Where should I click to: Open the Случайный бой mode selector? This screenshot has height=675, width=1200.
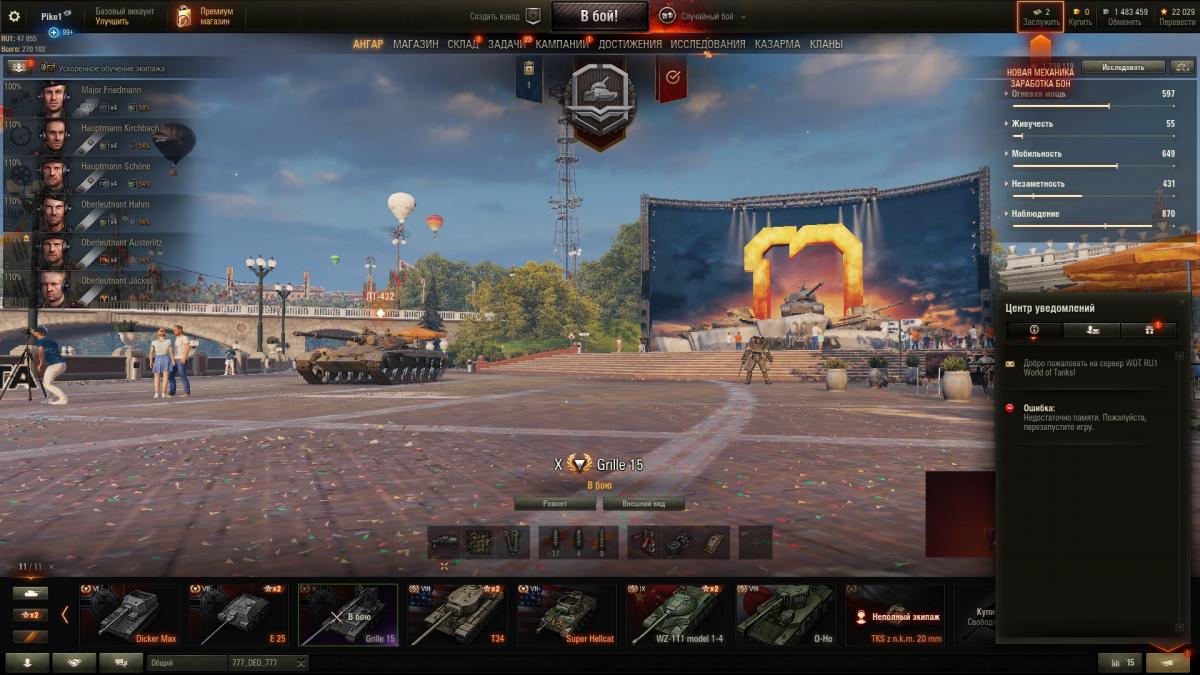(698, 16)
